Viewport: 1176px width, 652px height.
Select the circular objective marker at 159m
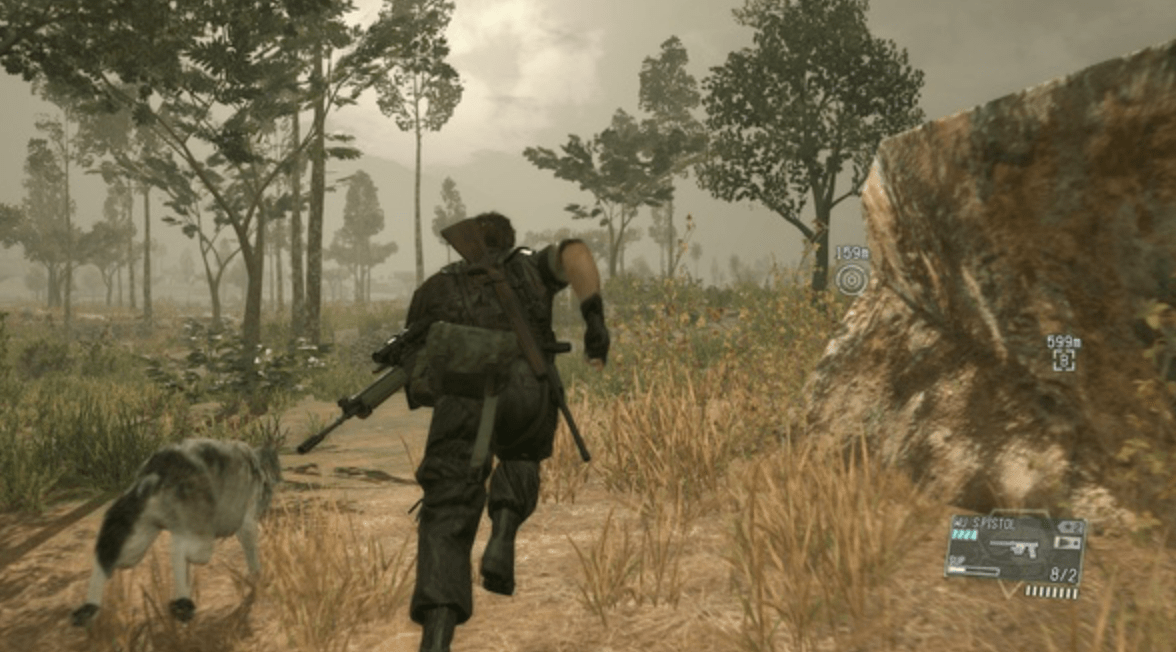[851, 279]
